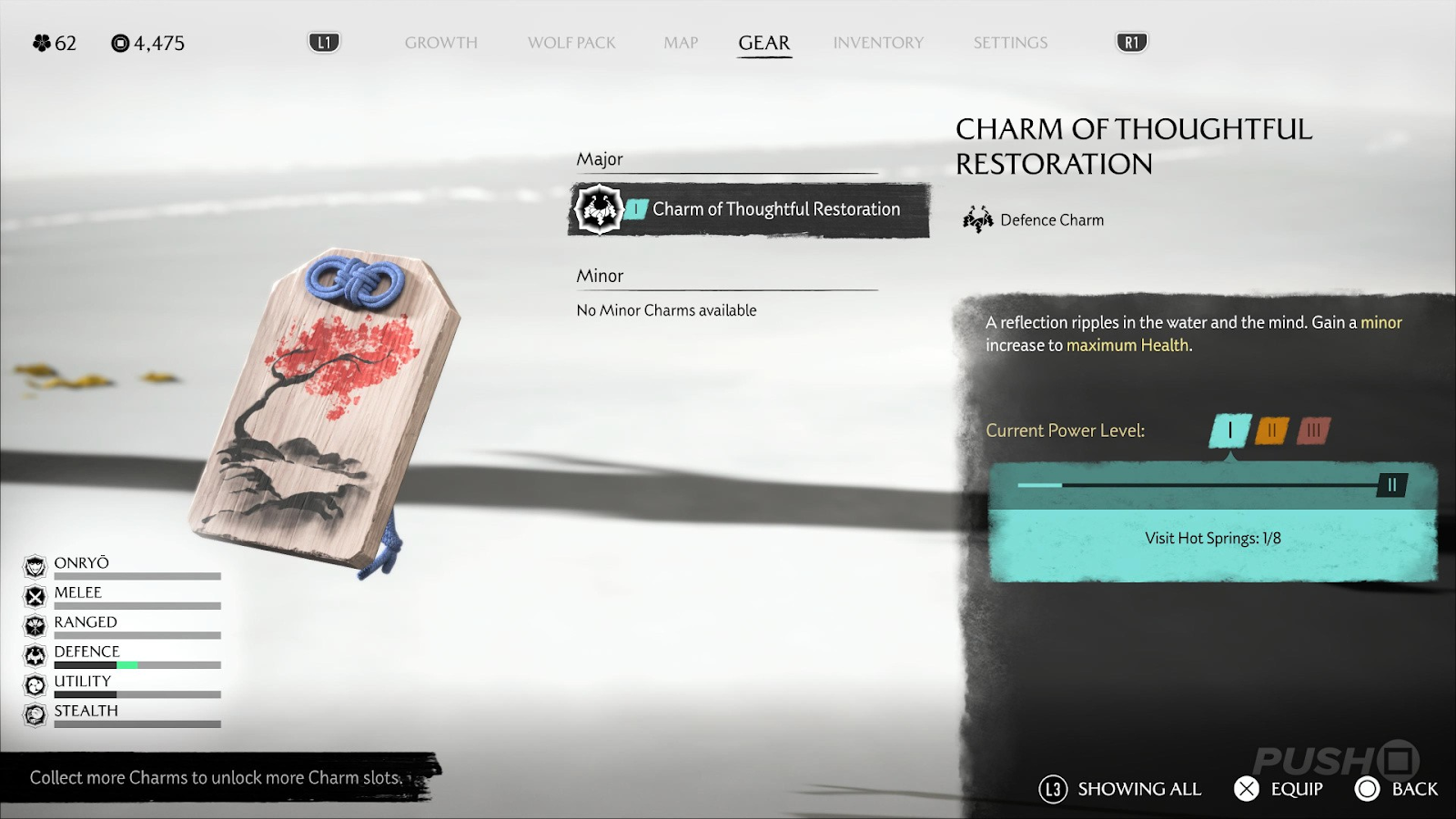Open the Inventory tab
The height and width of the screenshot is (819, 1456).
tap(878, 43)
